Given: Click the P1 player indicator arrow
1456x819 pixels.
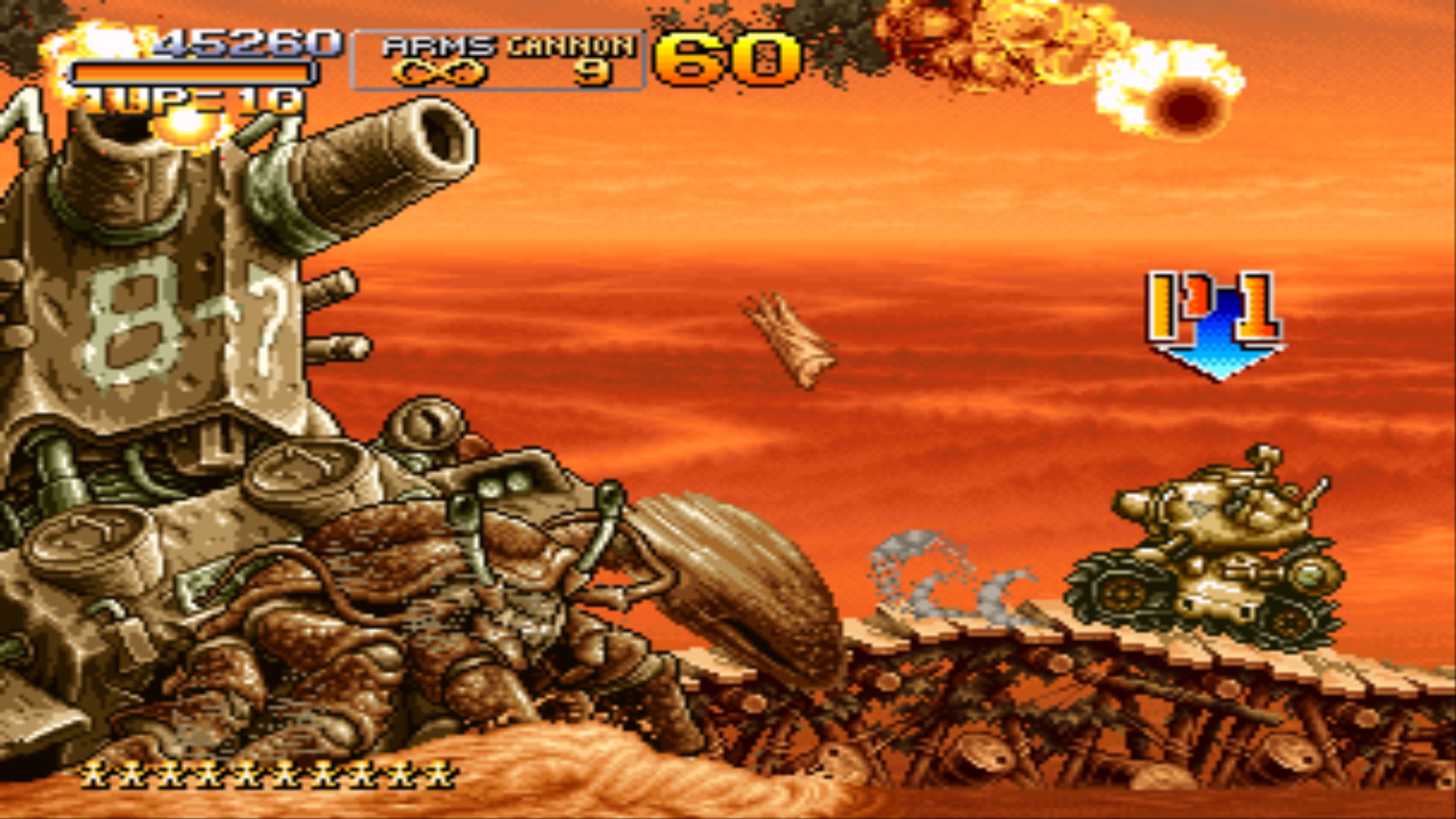Looking at the screenshot, I should point(1213,318).
